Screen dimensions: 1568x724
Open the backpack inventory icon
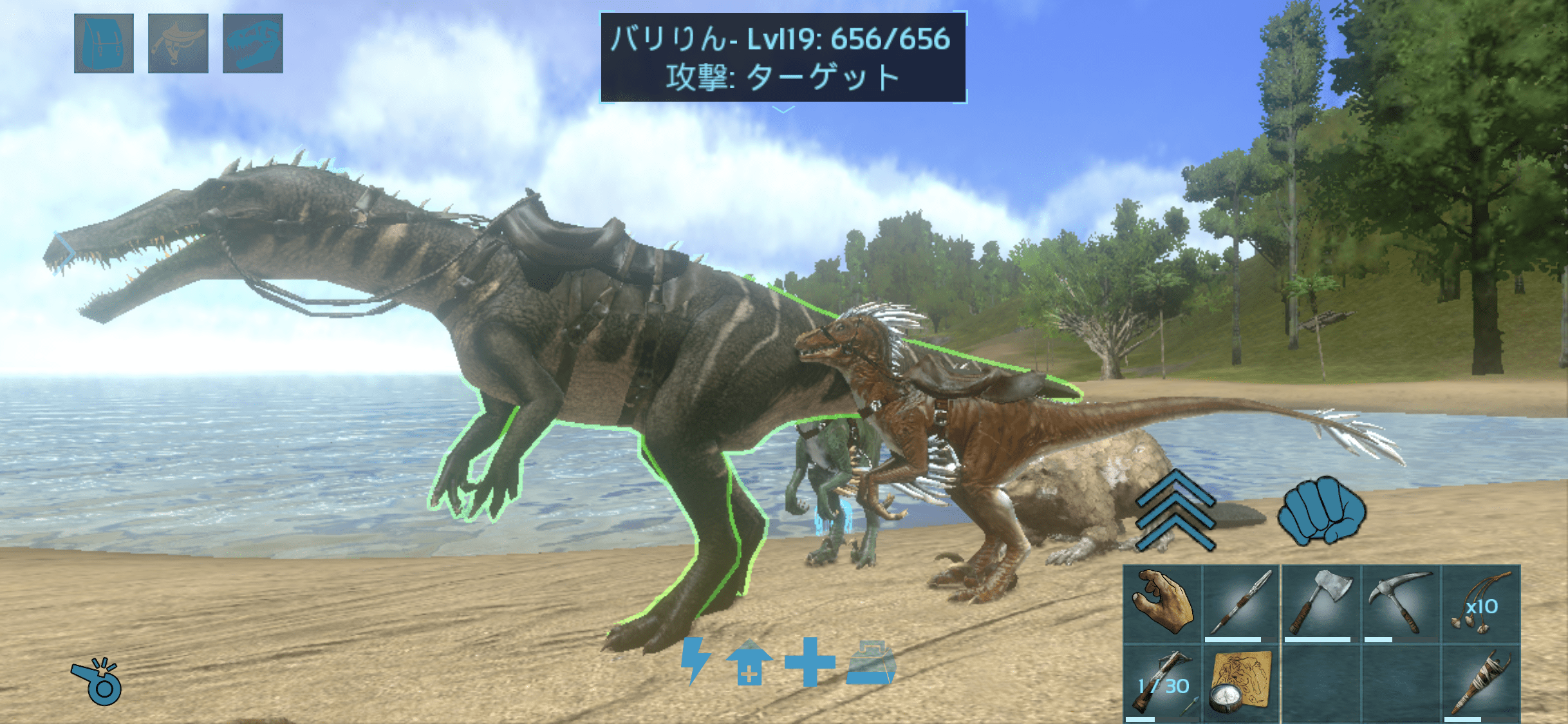pos(104,43)
